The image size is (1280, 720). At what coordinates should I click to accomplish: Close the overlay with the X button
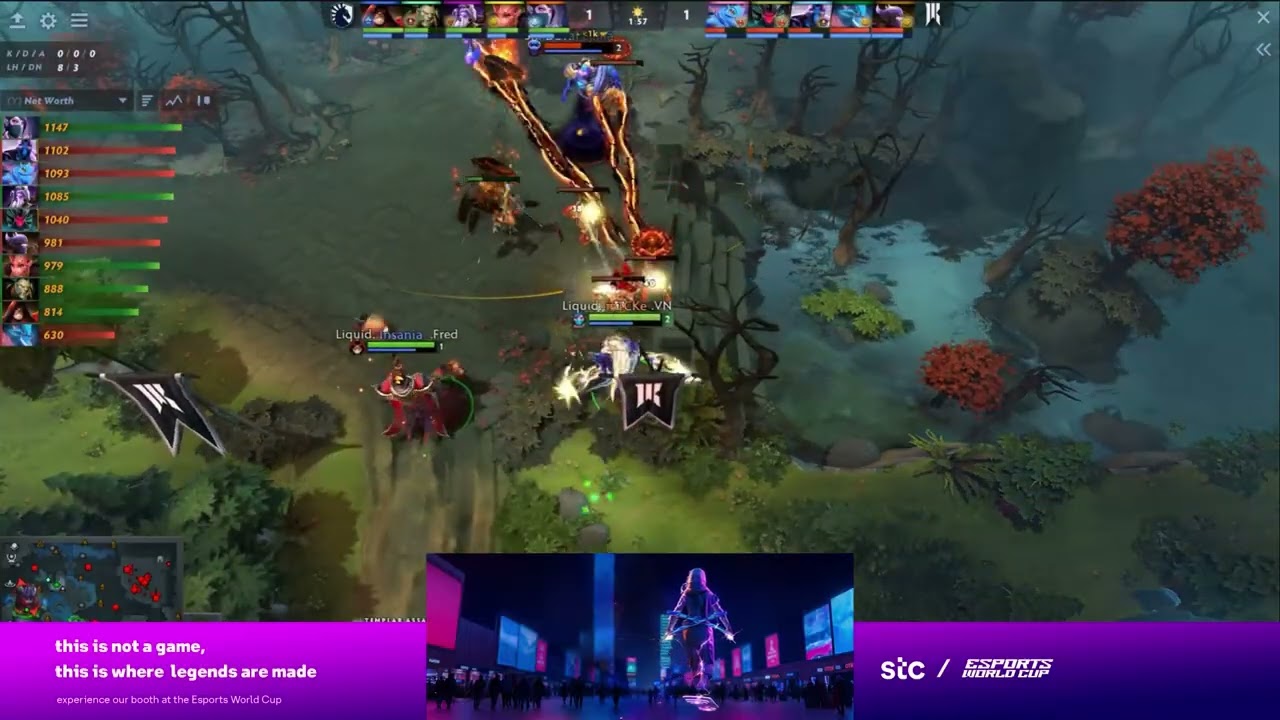tap(1263, 17)
